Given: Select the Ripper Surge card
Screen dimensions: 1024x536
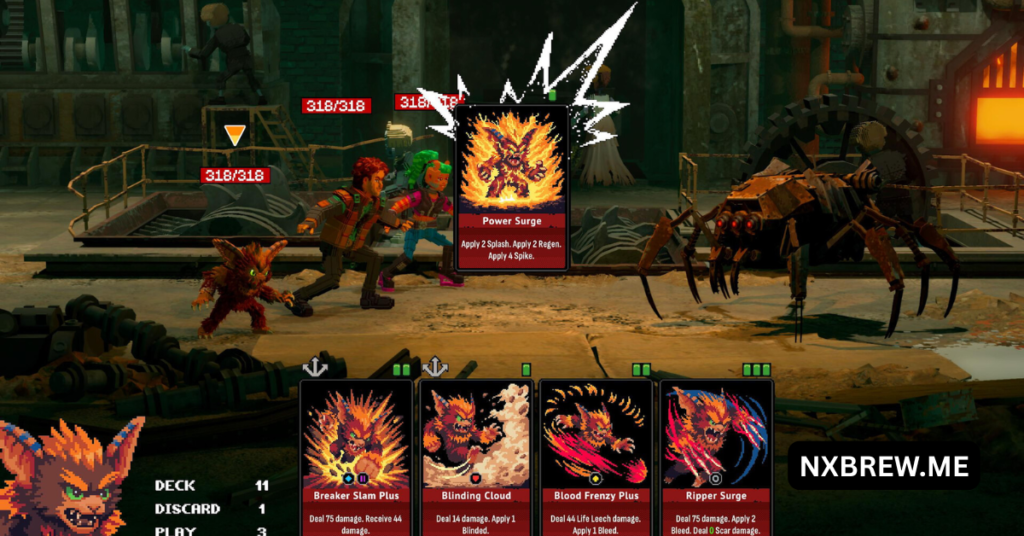Looking at the screenshot, I should tap(715, 455).
